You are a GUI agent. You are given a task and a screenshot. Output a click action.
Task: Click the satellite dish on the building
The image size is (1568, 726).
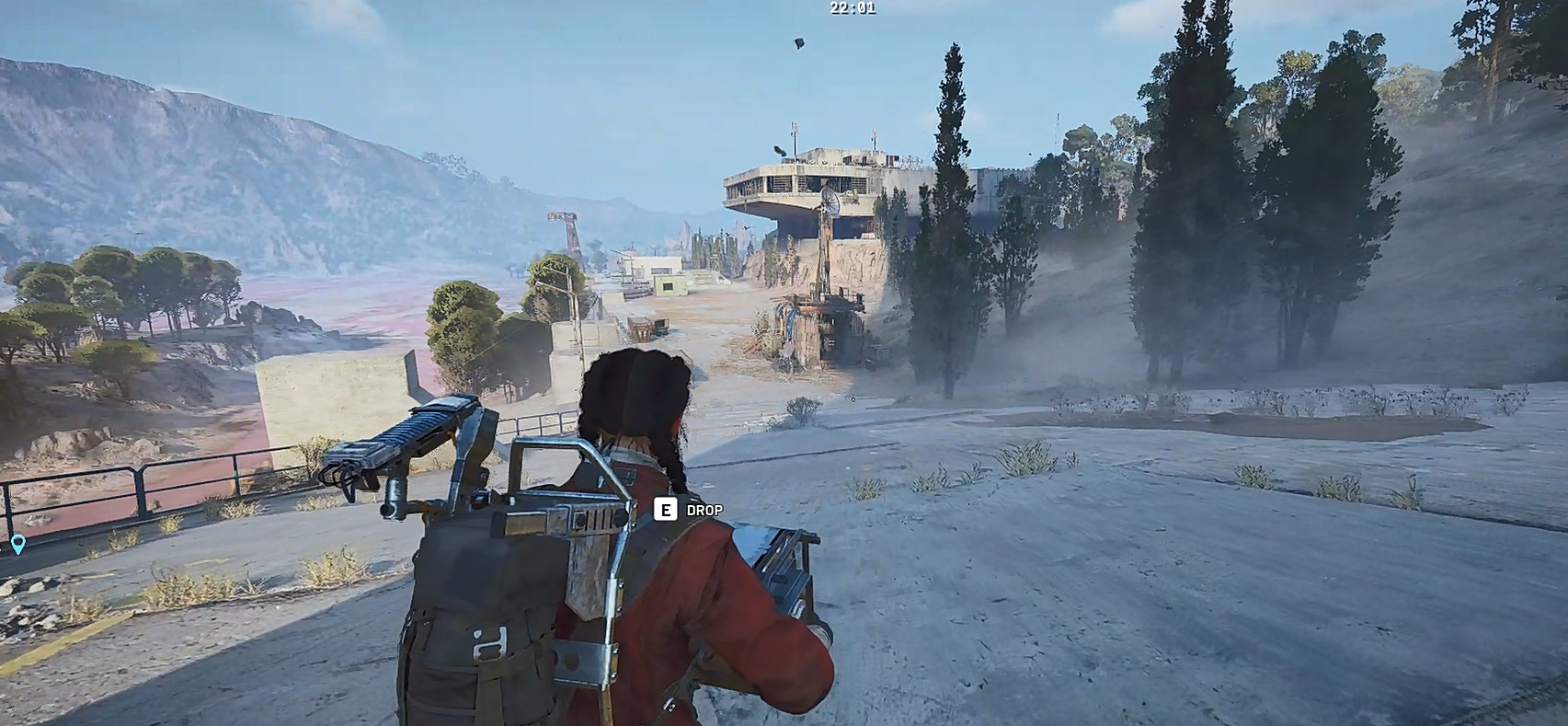click(830, 202)
